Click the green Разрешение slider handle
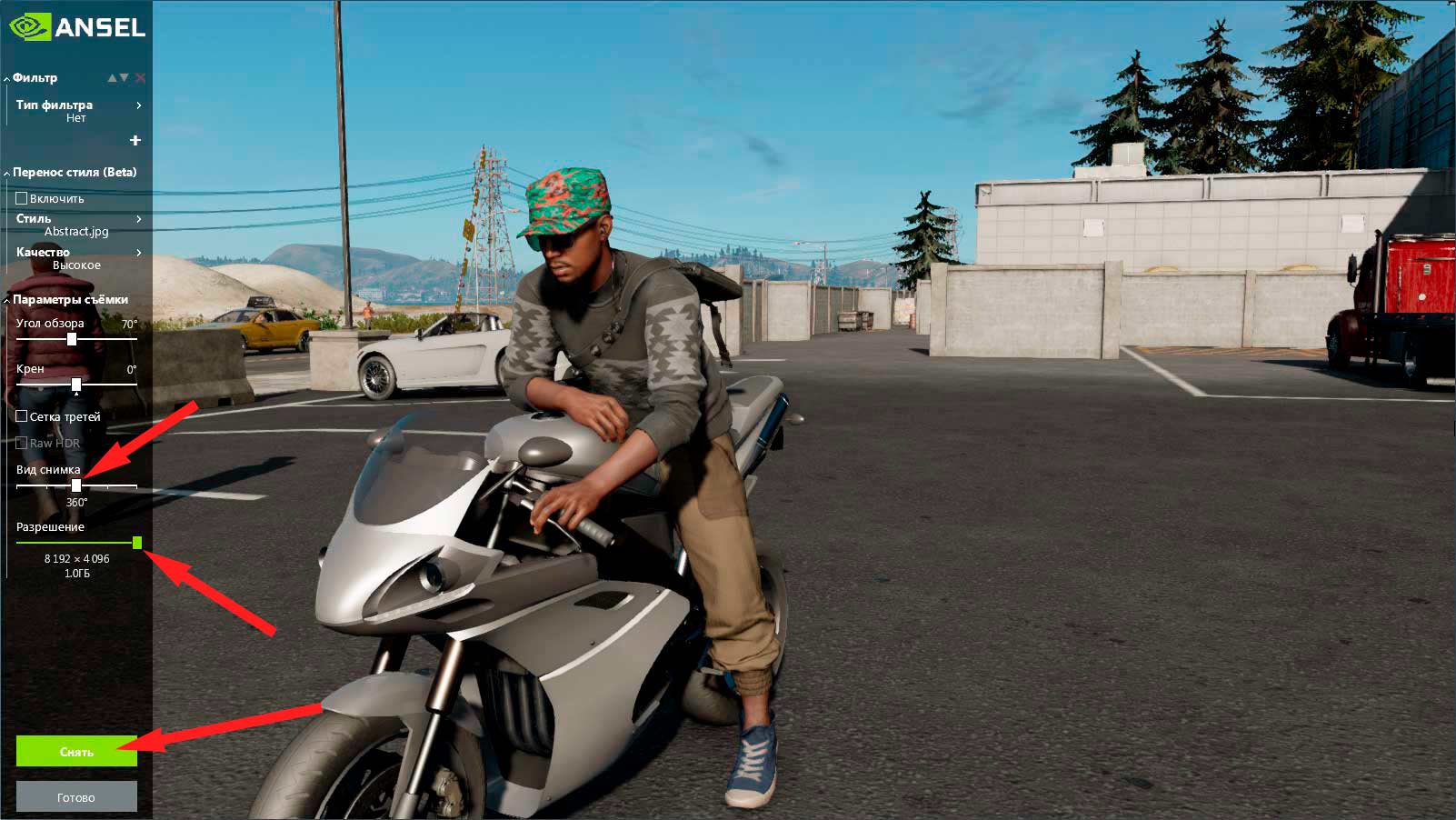This screenshot has width=1456, height=820. (x=136, y=543)
